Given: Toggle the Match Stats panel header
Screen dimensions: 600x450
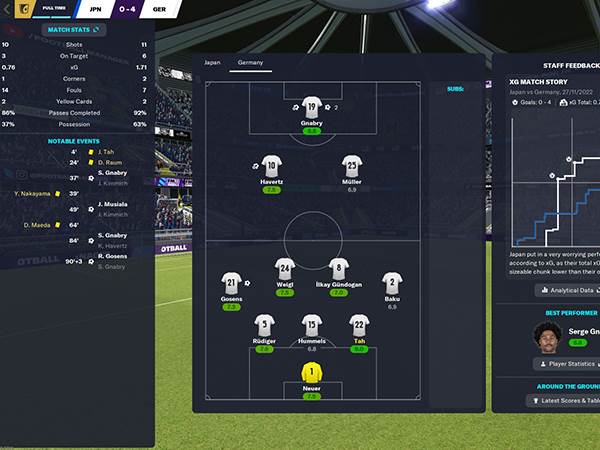Looking at the screenshot, I should (x=73, y=30).
